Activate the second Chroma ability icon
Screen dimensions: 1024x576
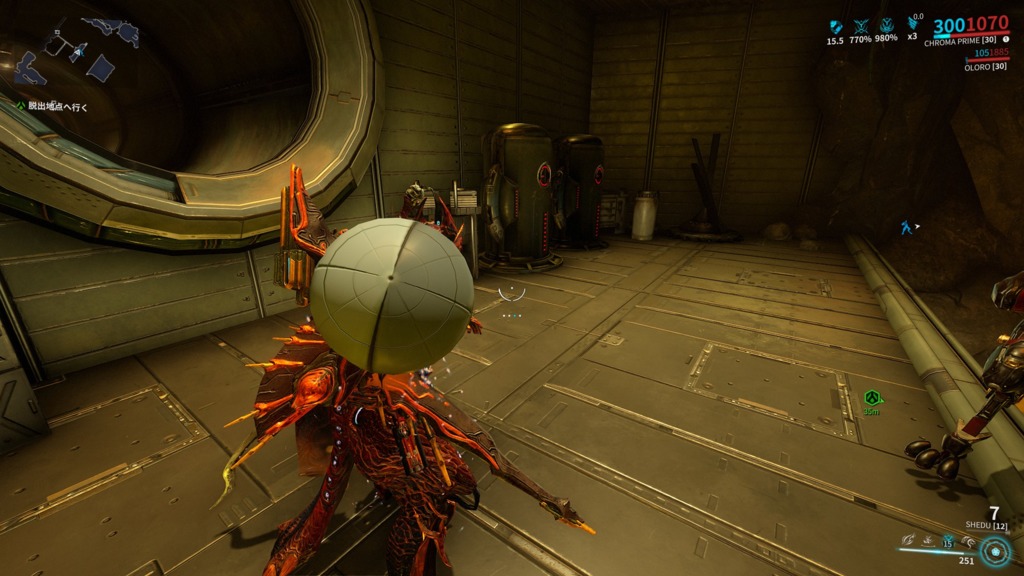click(926, 541)
